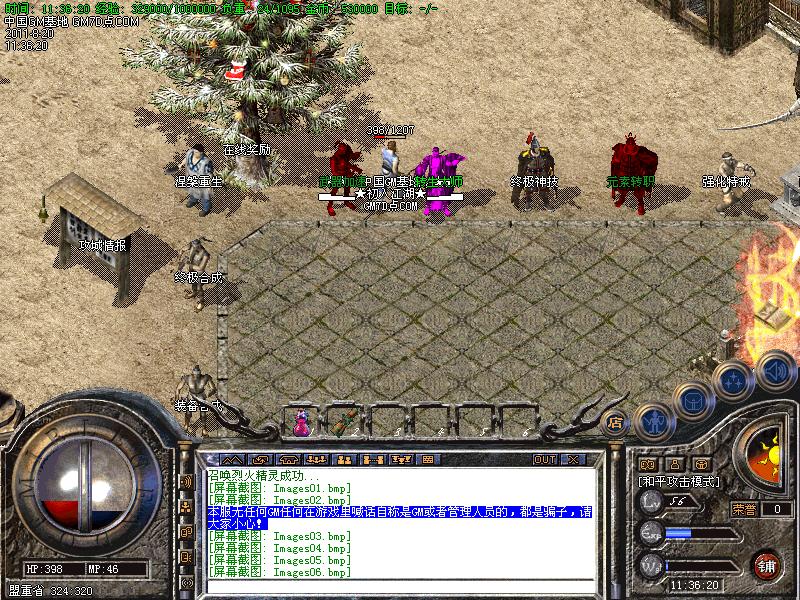Image resolution: width=800 pixels, height=600 pixels.
Task: Click the red 铺 stall button
Action: [x=767, y=564]
